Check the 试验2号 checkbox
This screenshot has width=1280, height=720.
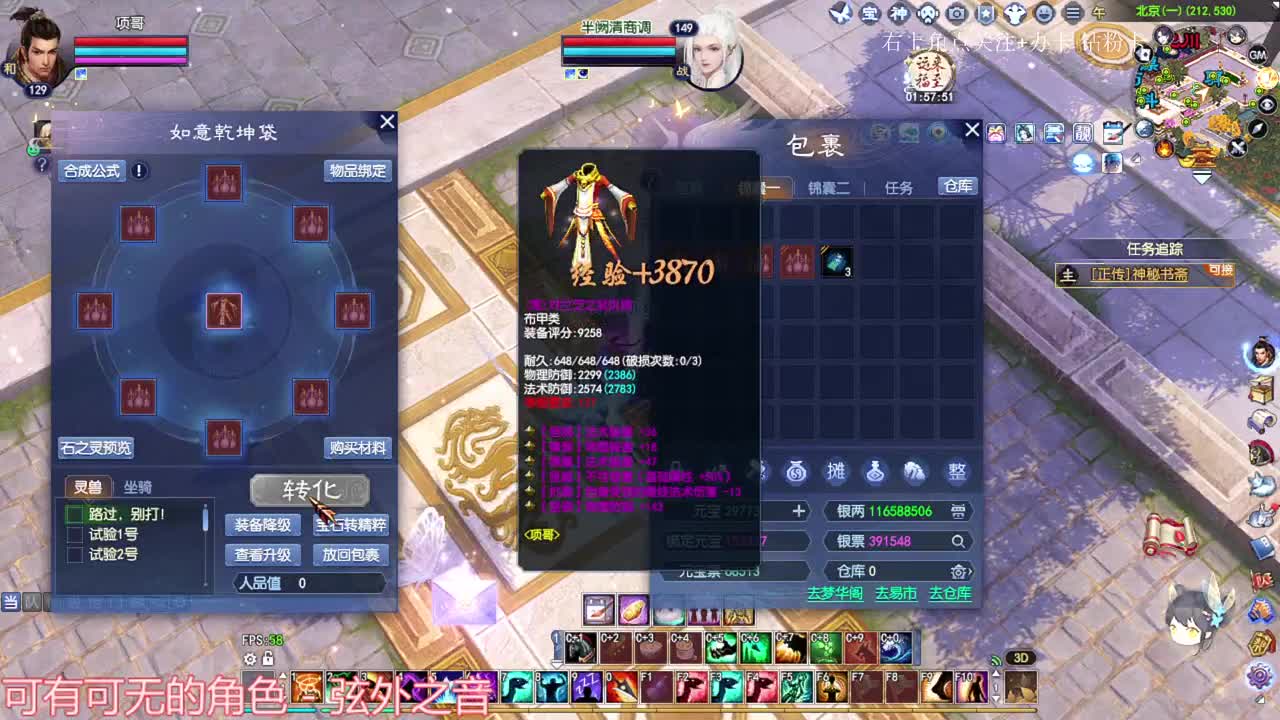(75, 553)
